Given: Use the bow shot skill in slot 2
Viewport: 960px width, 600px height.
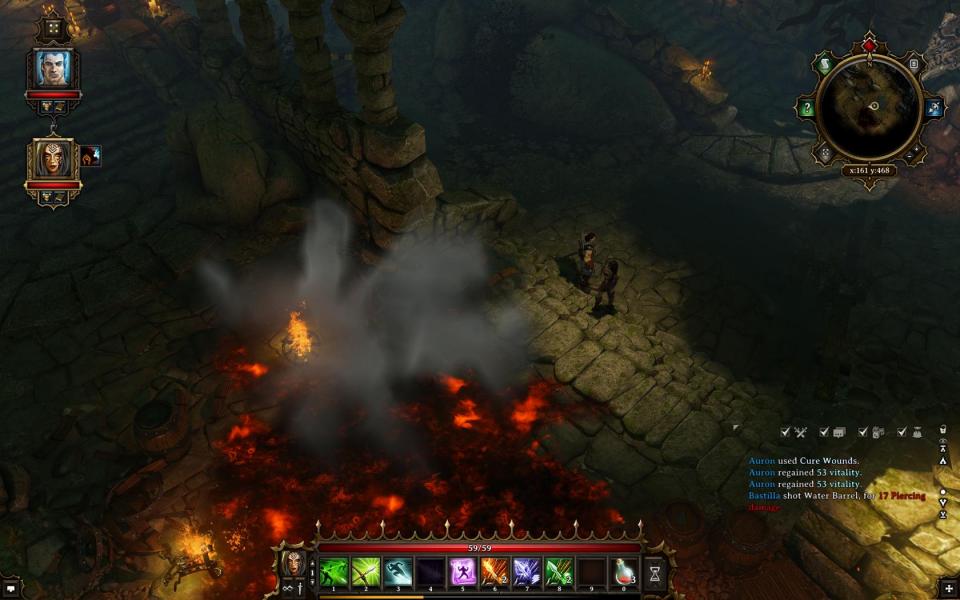Looking at the screenshot, I should 366,572.
